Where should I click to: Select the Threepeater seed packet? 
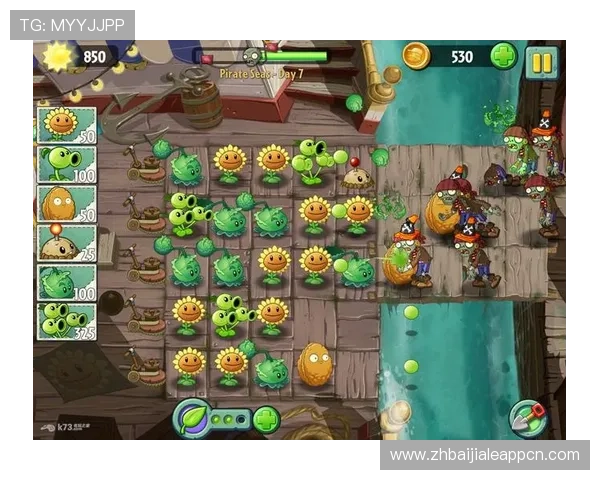coord(66,321)
